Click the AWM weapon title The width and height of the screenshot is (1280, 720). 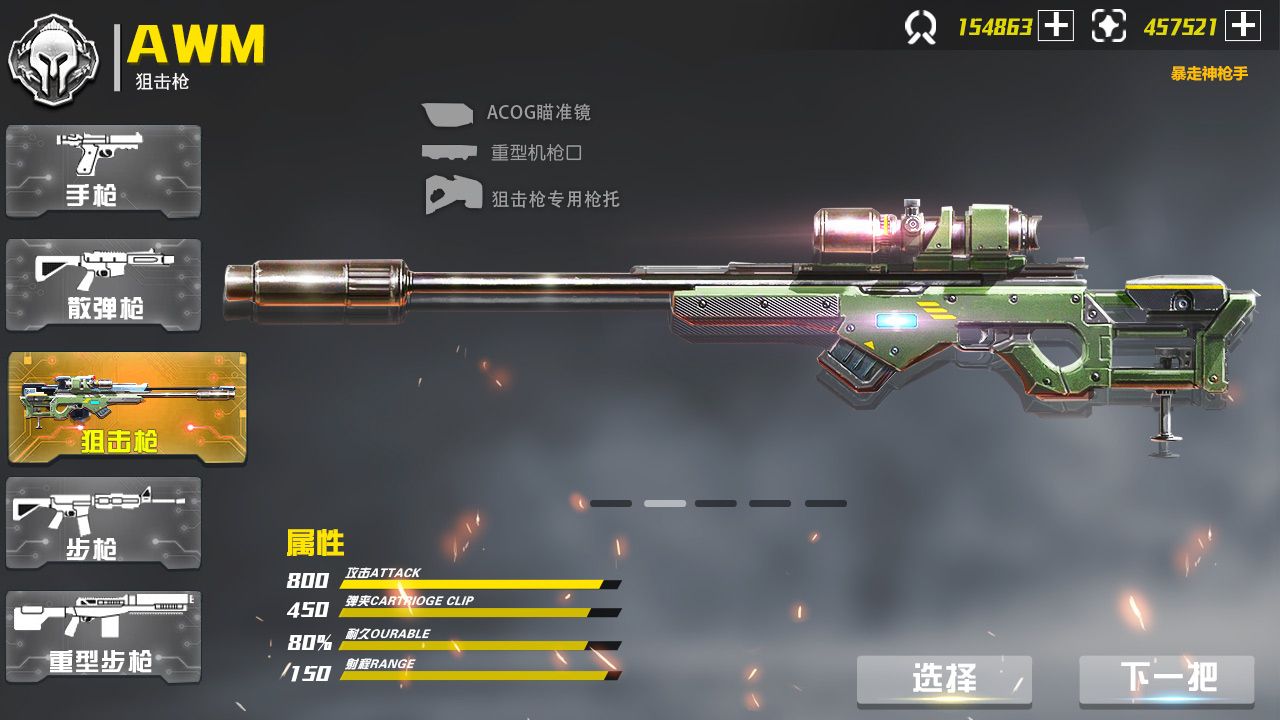click(197, 46)
